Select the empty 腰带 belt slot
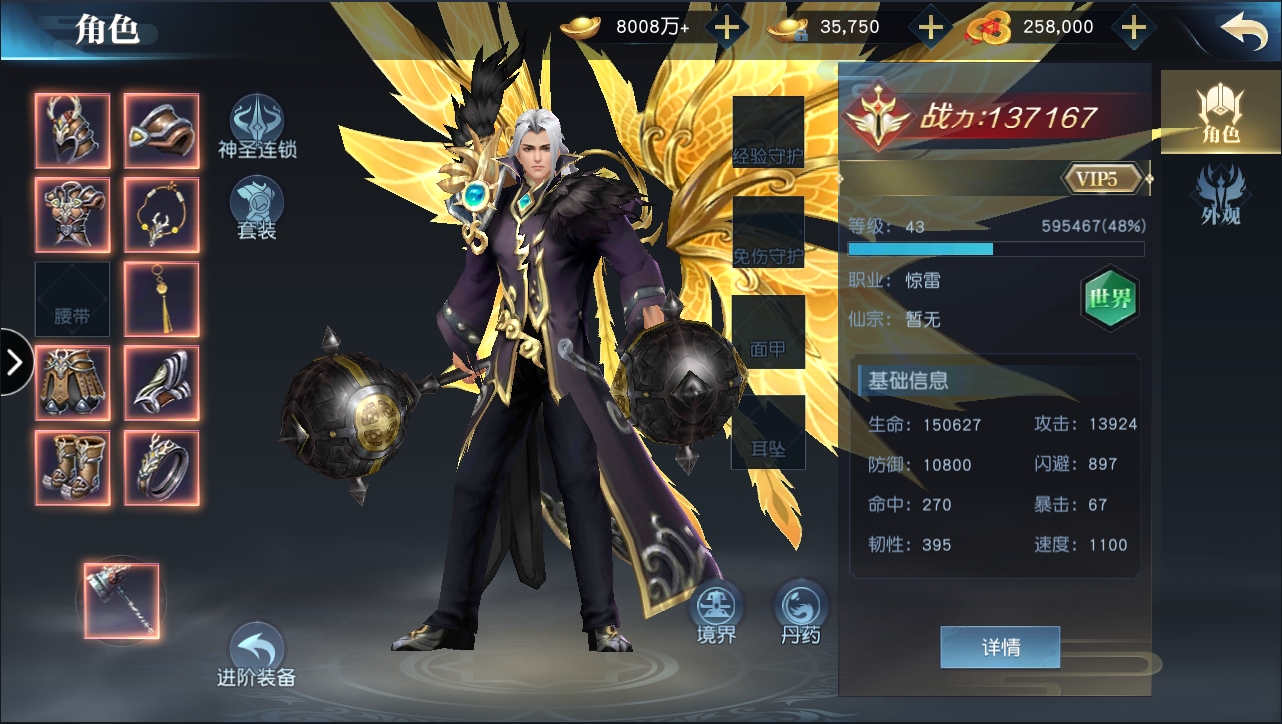 (x=72, y=299)
